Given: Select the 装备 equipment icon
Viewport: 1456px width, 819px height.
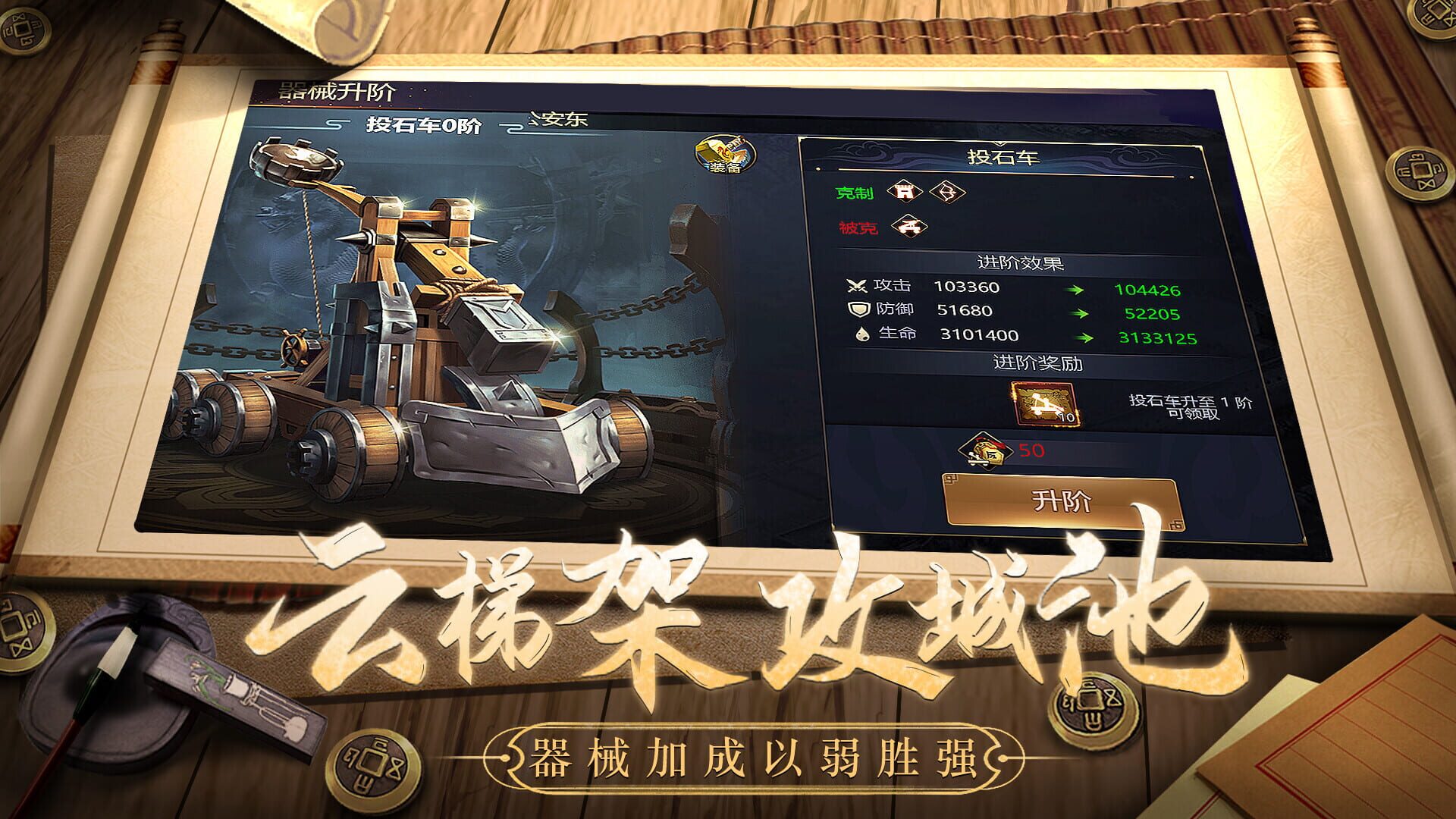Looking at the screenshot, I should pos(724,155).
